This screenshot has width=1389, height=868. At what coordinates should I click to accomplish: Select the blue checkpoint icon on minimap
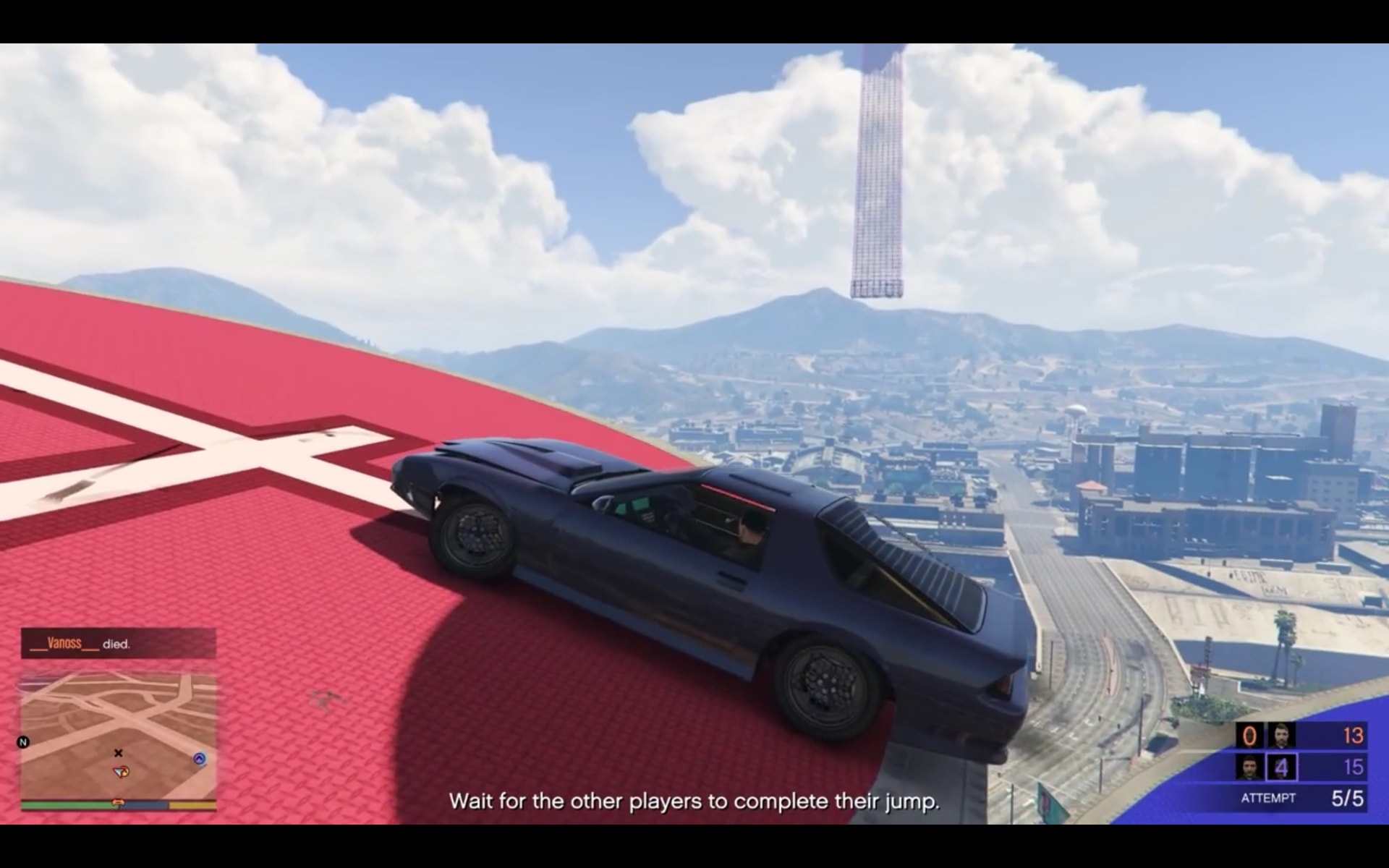199,758
